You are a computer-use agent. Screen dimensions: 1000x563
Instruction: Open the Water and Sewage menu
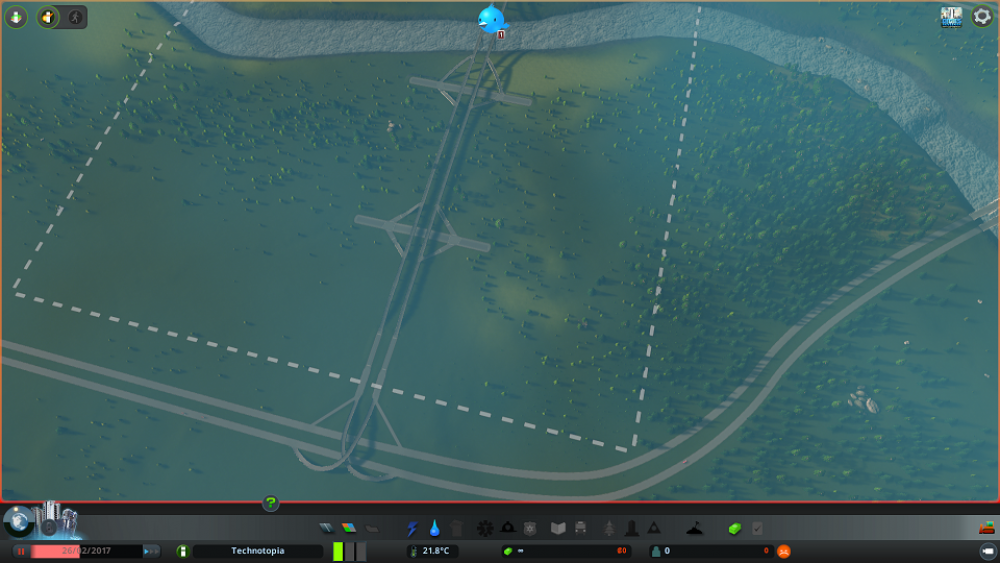[435, 528]
